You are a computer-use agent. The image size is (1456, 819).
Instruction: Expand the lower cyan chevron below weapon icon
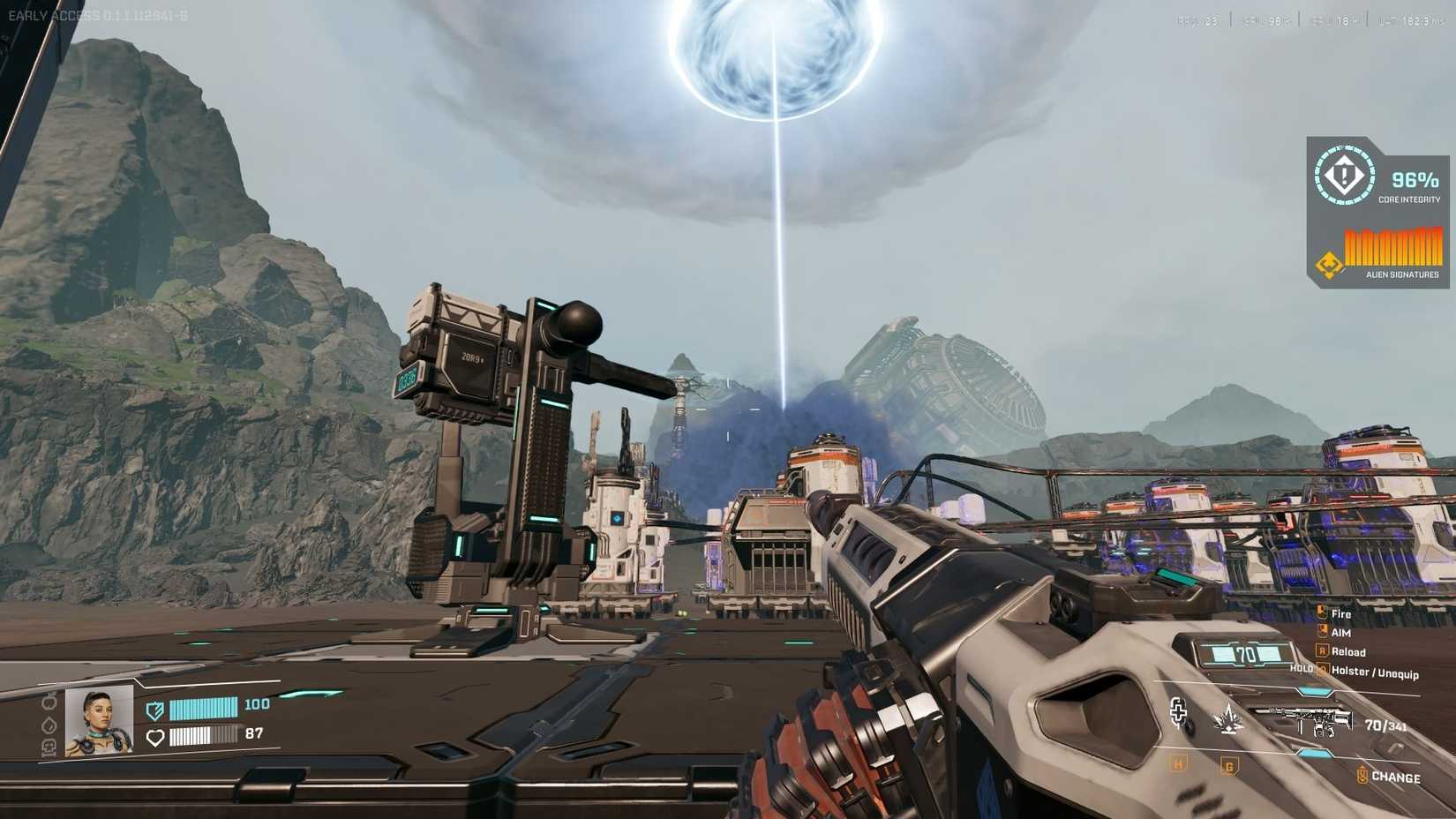point(1313,754)
